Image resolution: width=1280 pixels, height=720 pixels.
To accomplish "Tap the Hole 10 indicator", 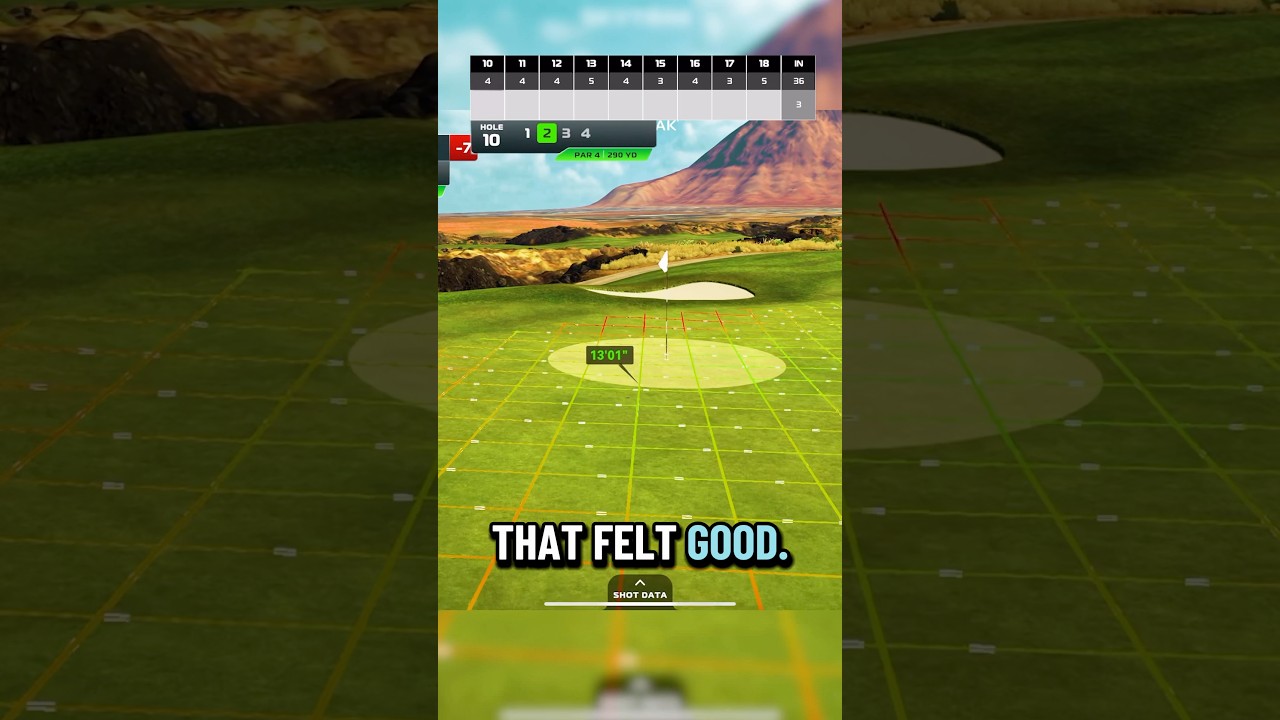I will click(x=489, y=133).
